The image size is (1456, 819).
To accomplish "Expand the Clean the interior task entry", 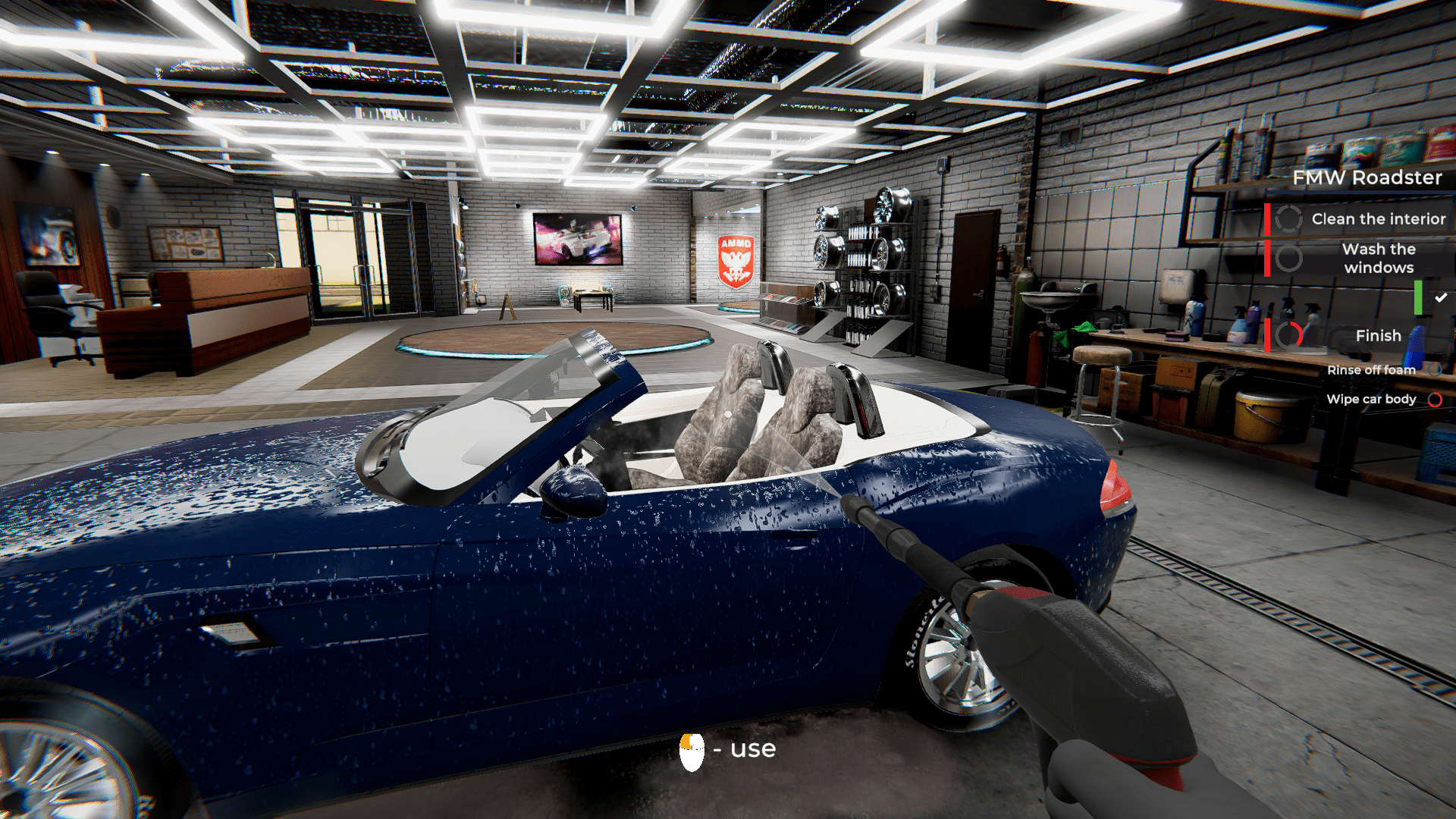I will point(1378,218).
